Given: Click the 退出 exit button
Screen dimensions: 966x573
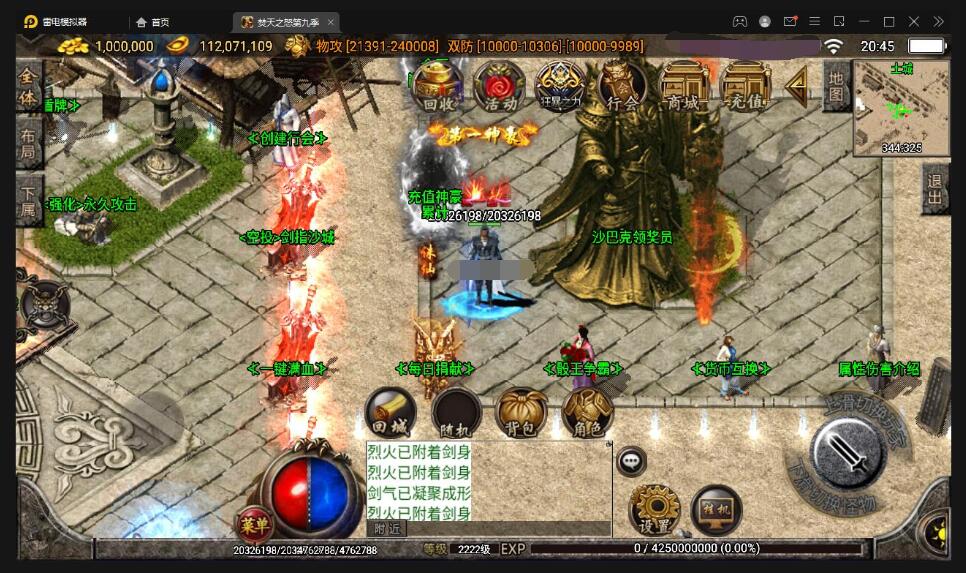Looking at the screenshot, I should click(935, 188).
